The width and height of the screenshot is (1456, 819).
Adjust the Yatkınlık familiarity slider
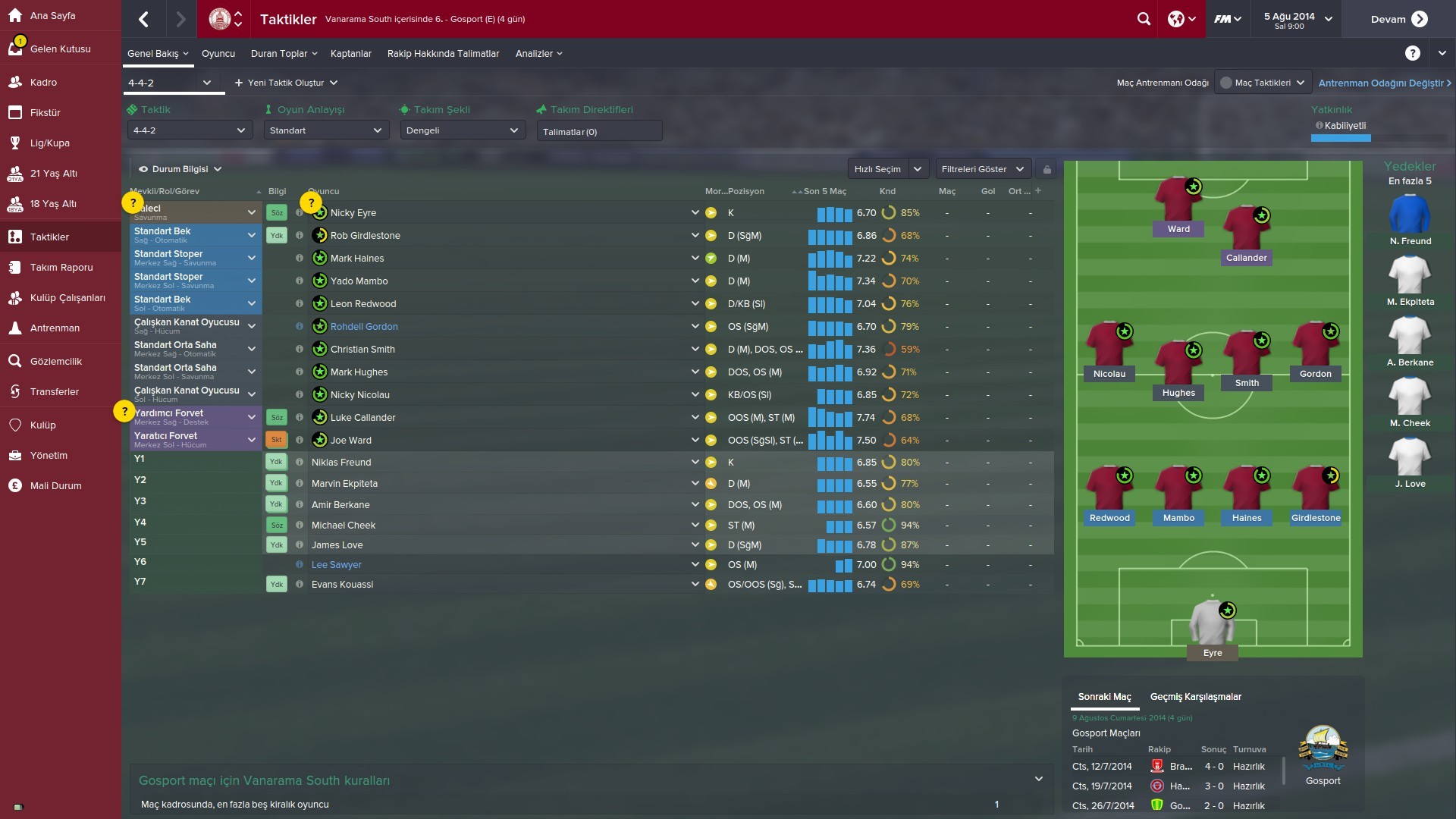click(x=1341, y=138)
